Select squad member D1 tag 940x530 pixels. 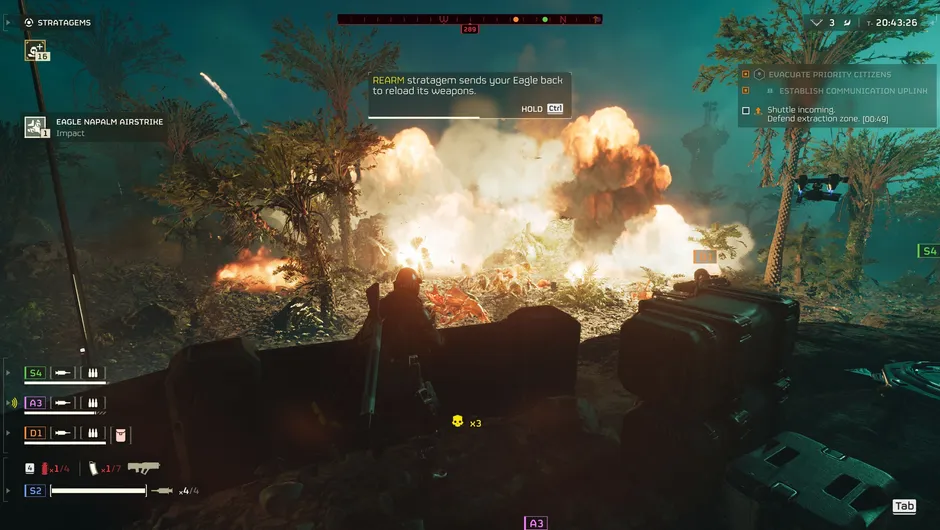36,433
